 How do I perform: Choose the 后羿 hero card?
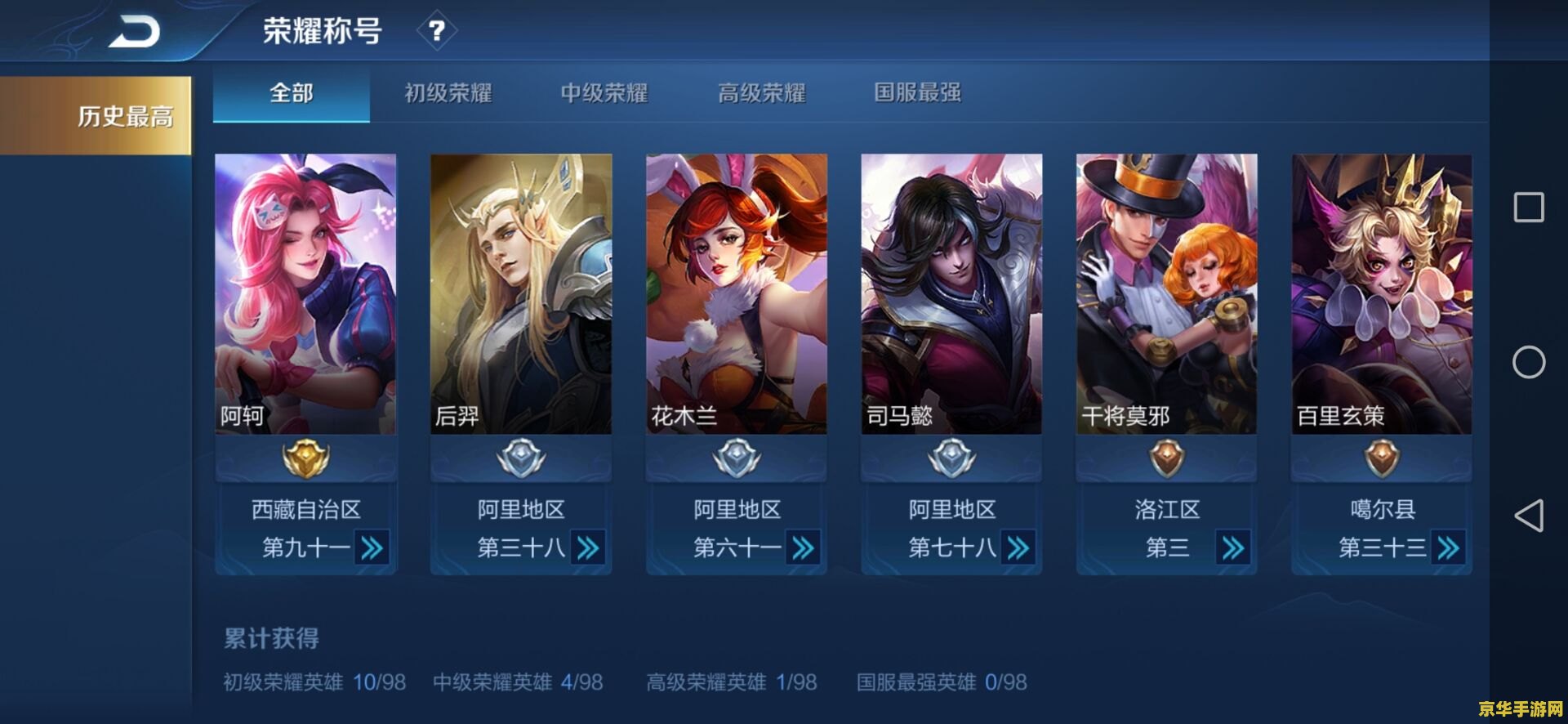(521, 294)
